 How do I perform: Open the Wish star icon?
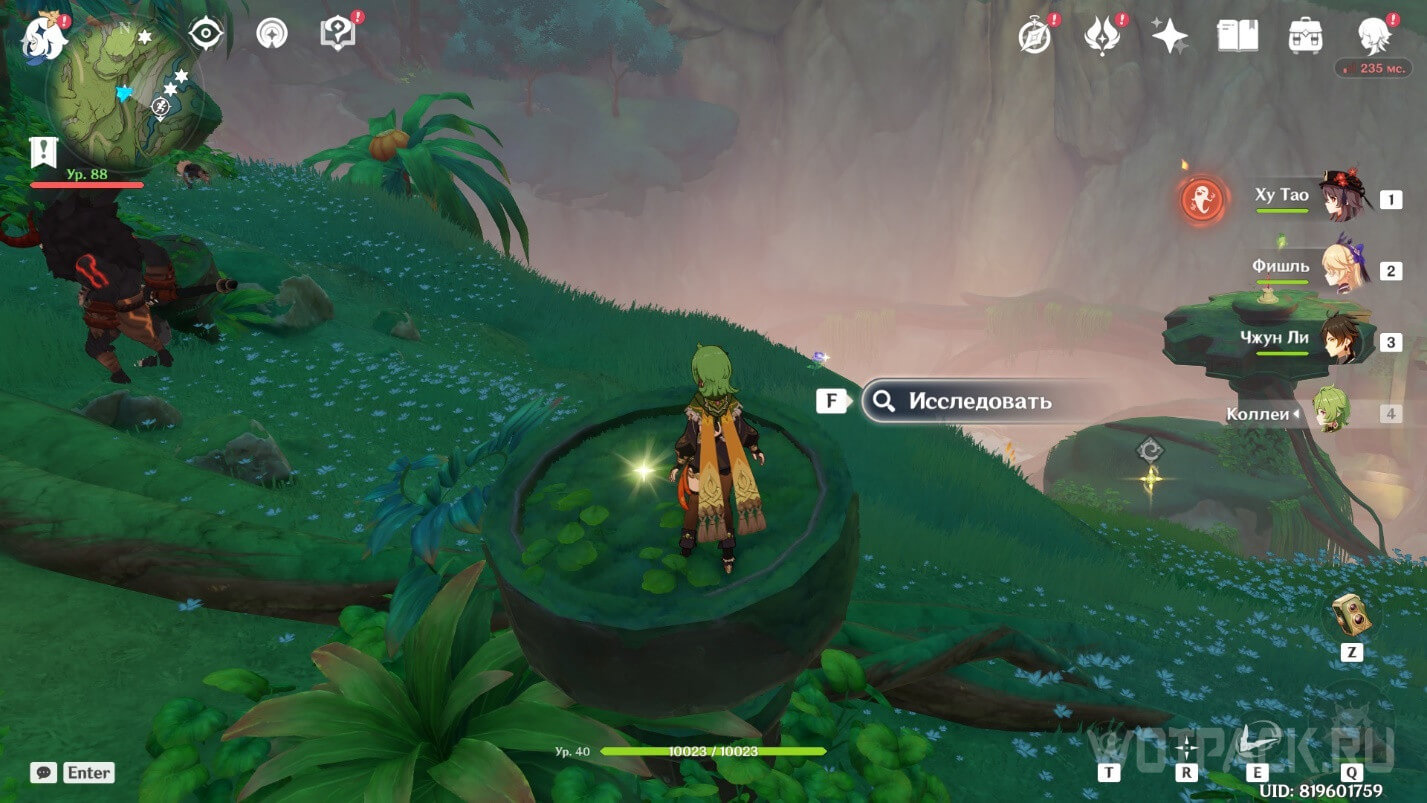click(x=1169, y=36)
